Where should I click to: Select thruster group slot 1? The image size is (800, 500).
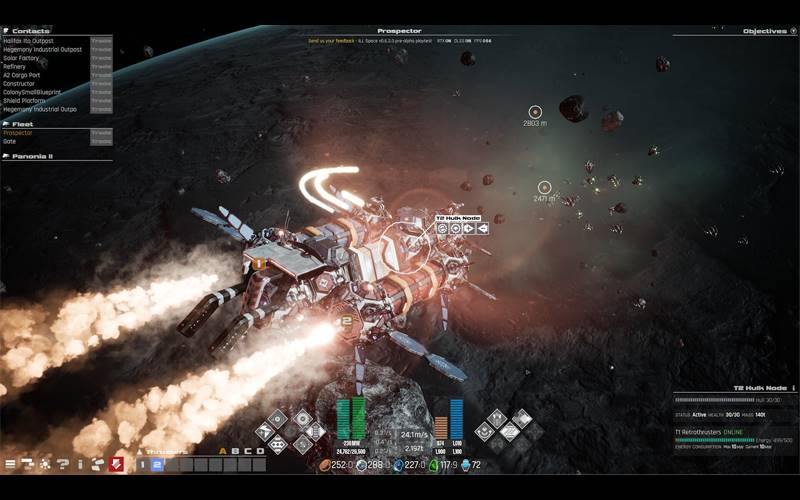(143, 464)
